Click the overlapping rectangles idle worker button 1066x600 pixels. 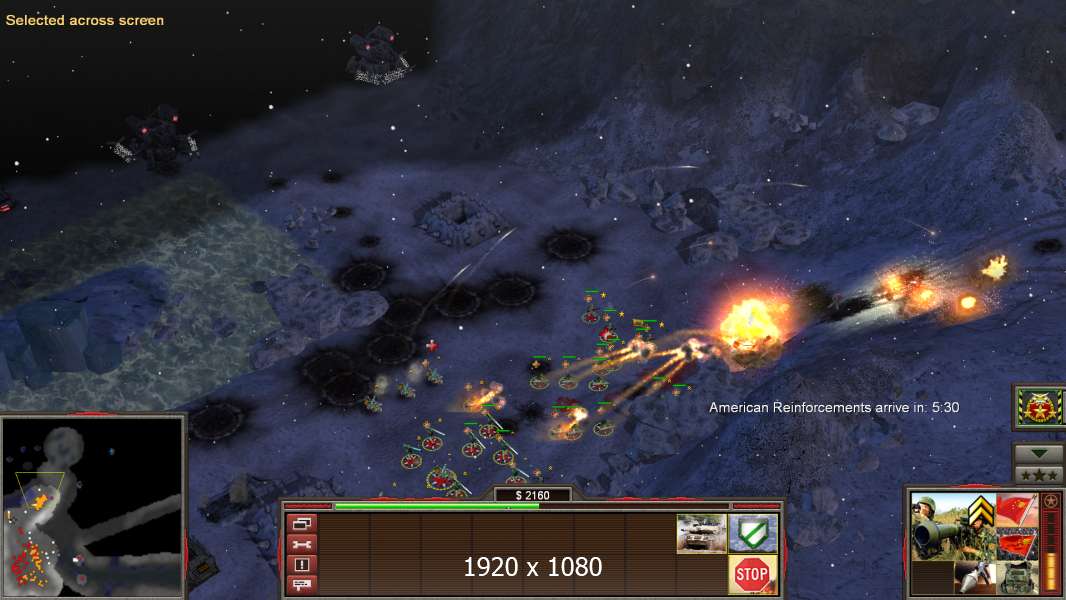coord(301,523)
